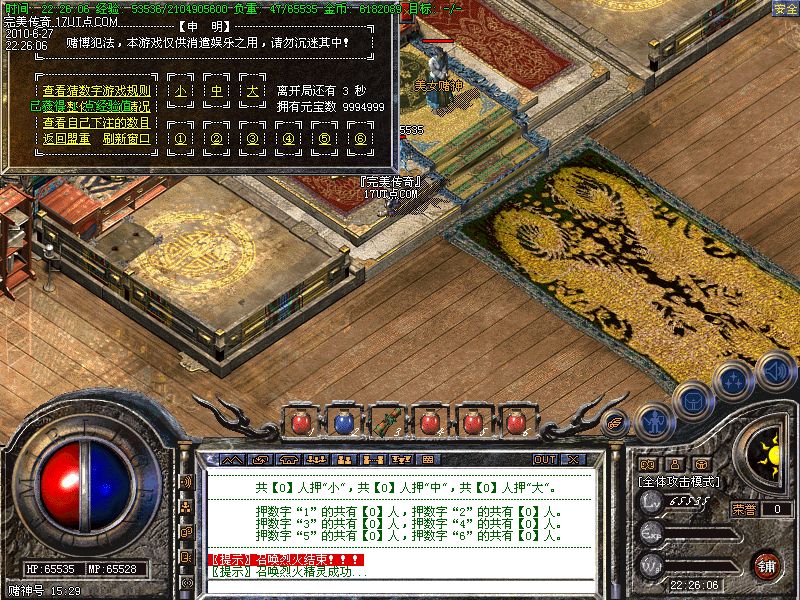Viewport: 800px width, 600px height.
Task: Click the winged-boot icon beside the belt
Action: (615, 422)
